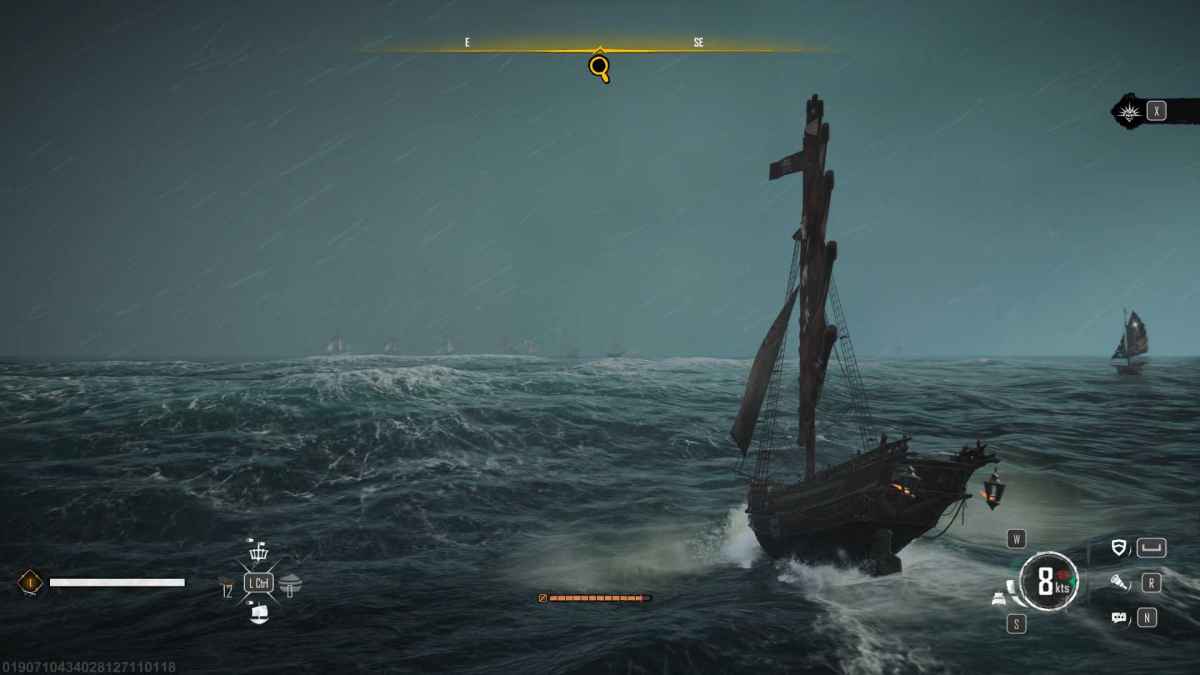This screenshot has width=1200, height=675.
Task: Select the sunburst icon in the top-right banner
Action: click(x=1130, y=111)
